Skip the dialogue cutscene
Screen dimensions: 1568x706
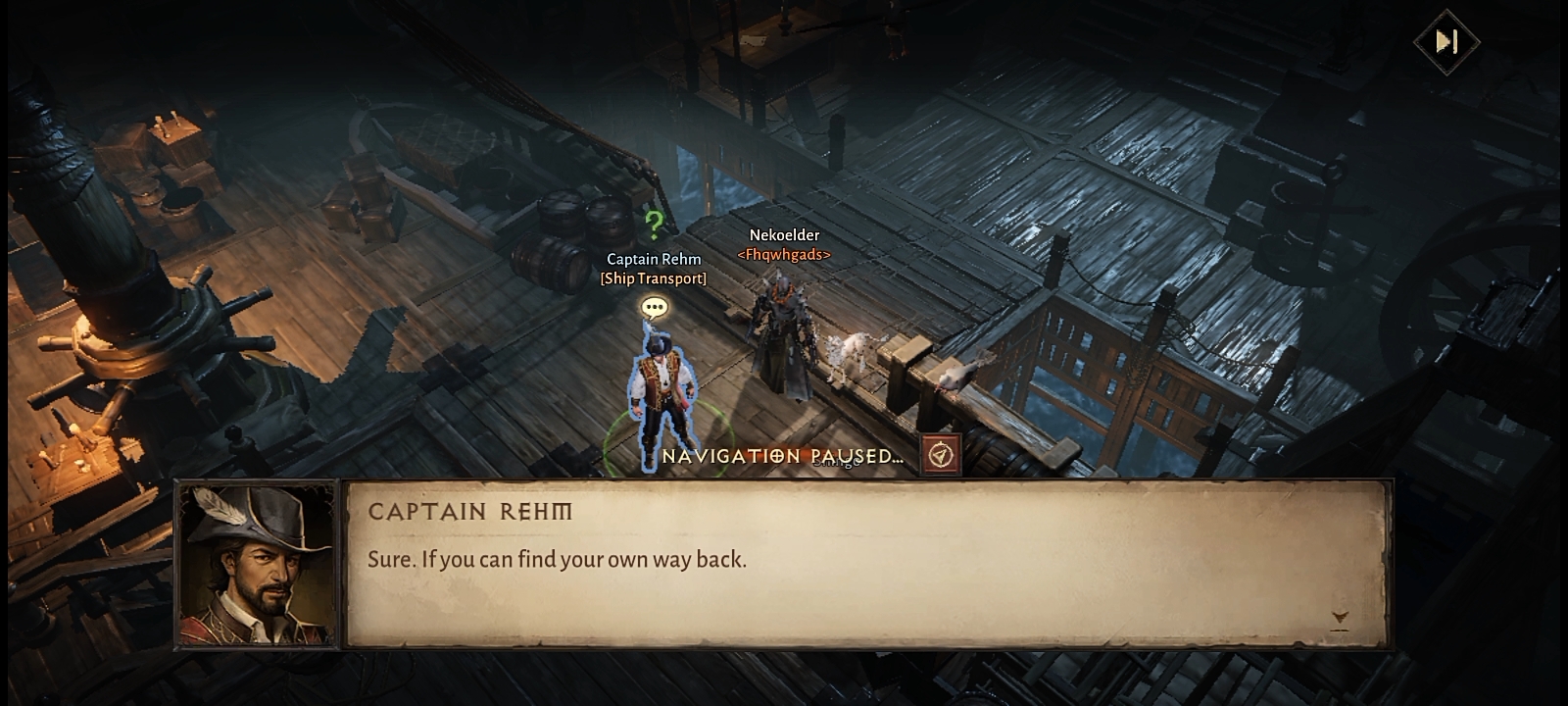(1446, 41)
